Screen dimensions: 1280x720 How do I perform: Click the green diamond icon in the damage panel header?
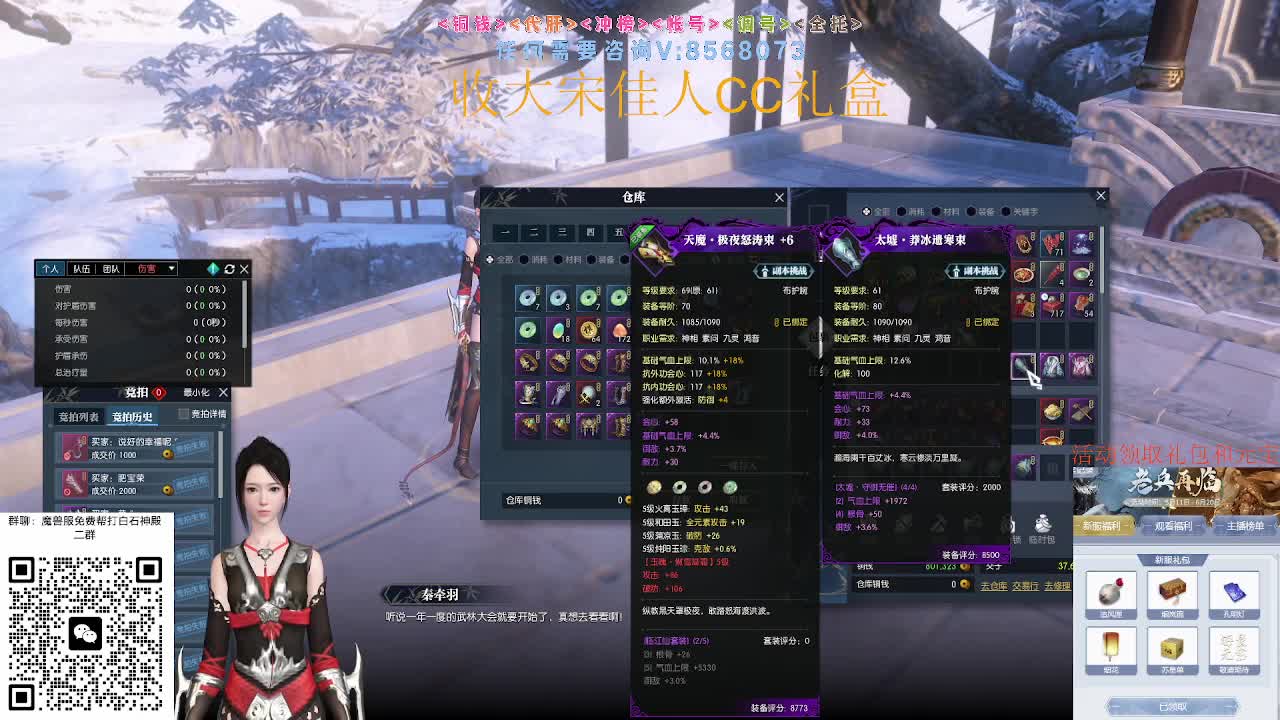[211, 268]
